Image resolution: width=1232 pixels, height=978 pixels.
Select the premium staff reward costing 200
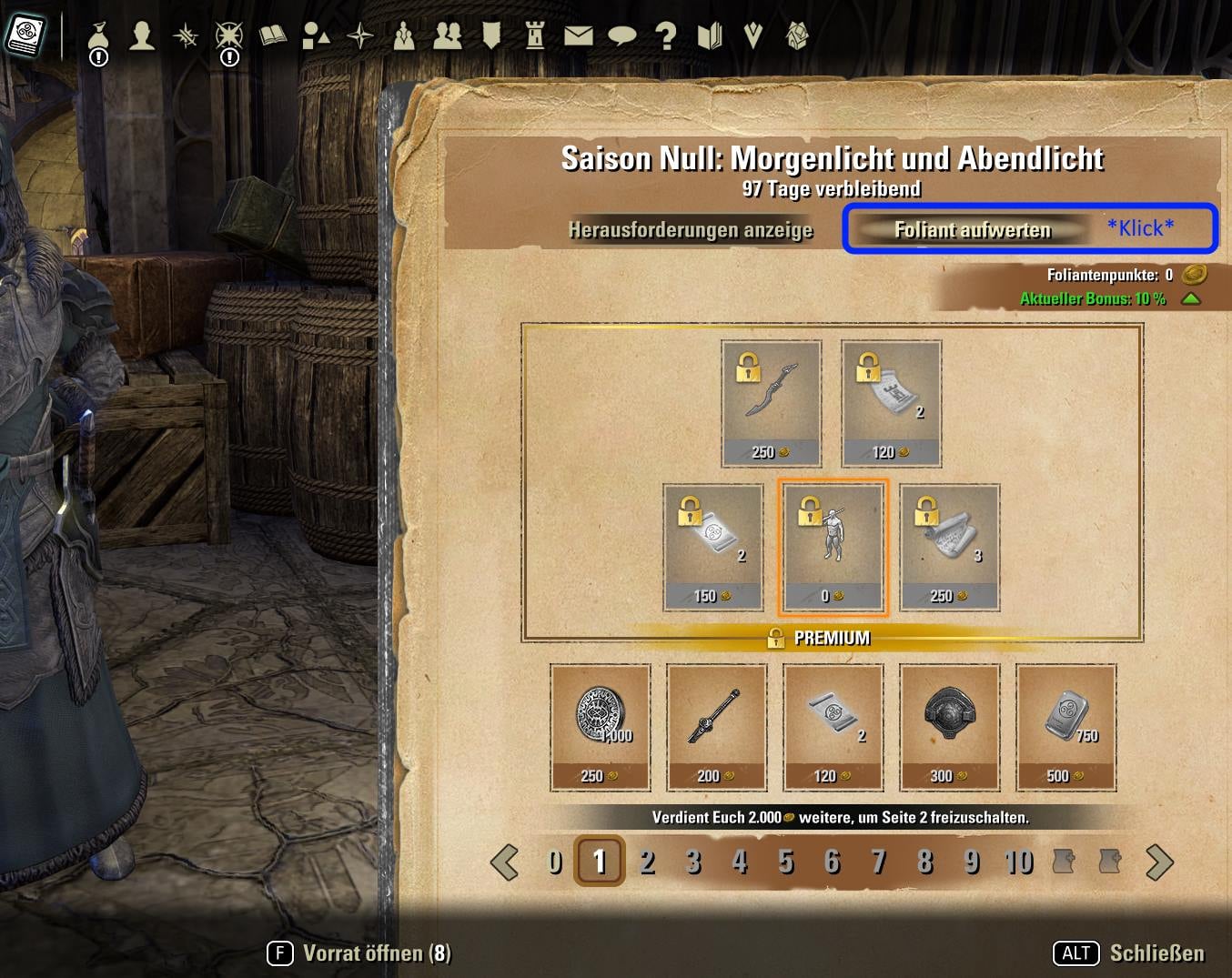pyautogui.click(x=716, y=726)
